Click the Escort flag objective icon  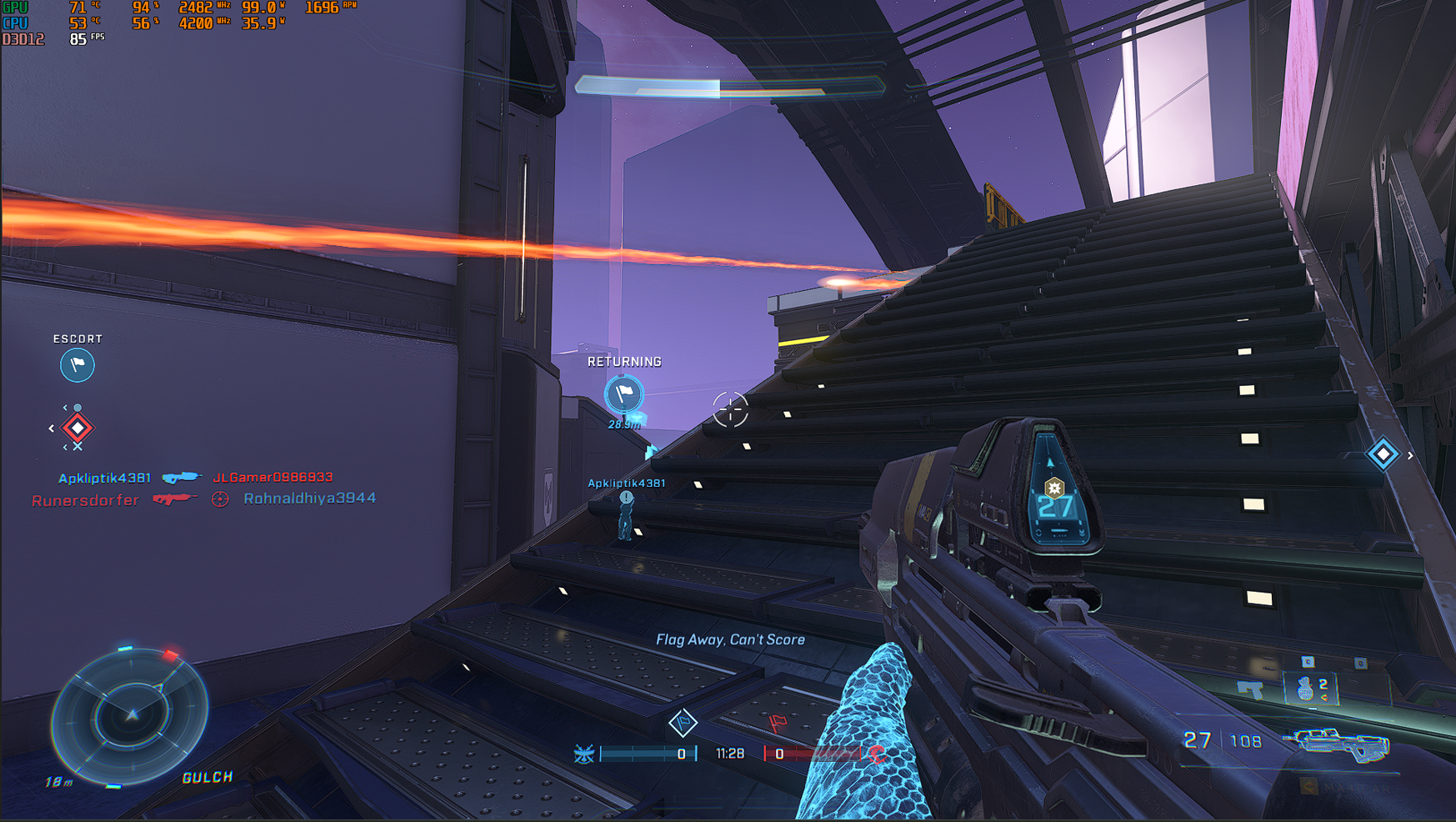pyautogui.click(x=78, y=365)
